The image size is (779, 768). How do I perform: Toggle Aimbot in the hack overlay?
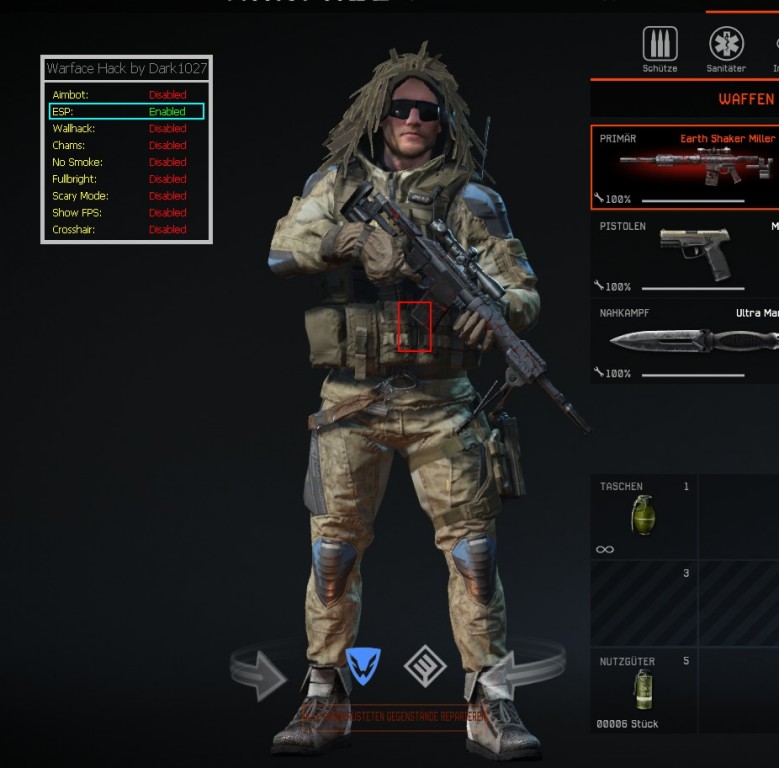click(126, 95)
